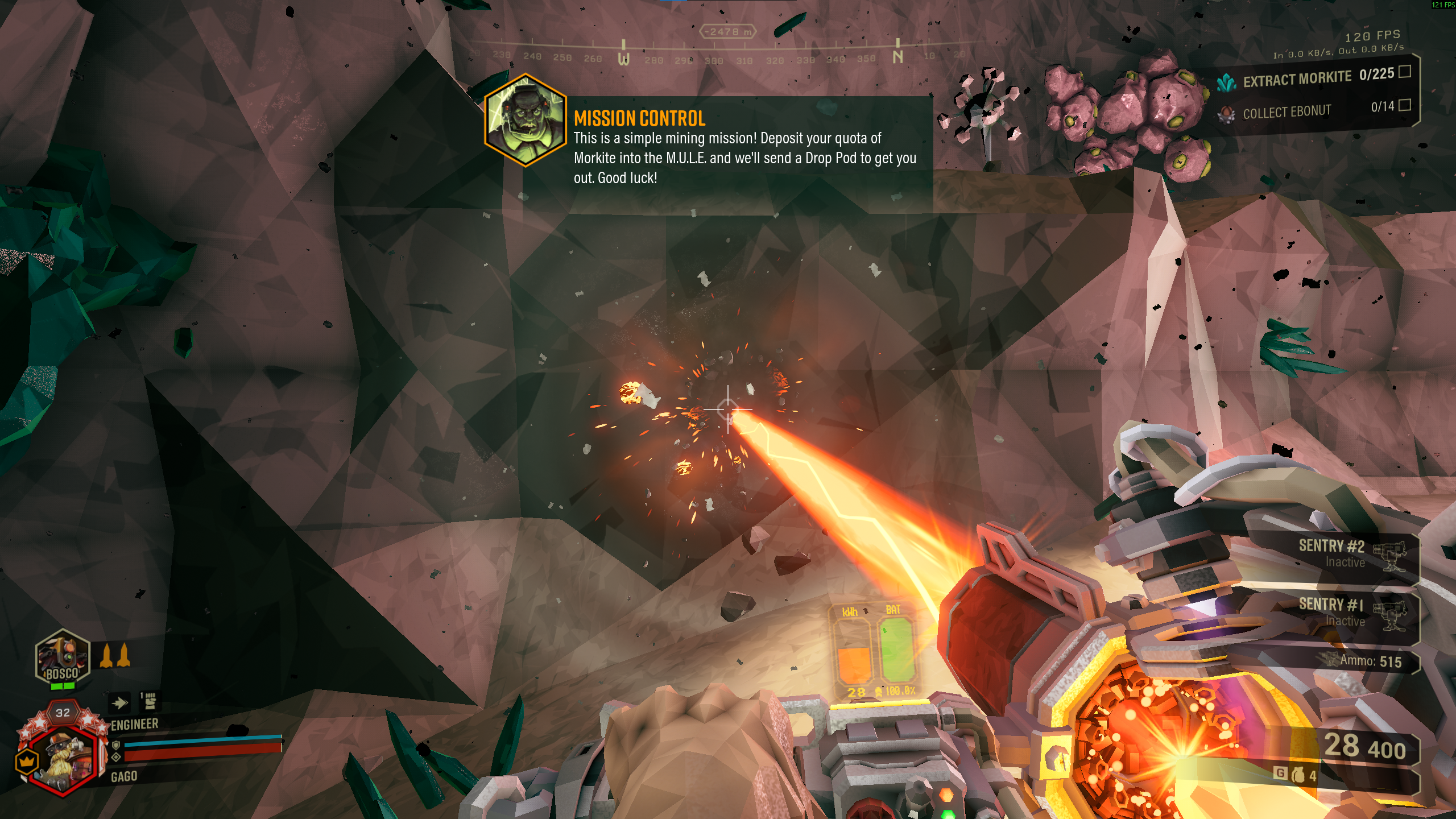Open the Mission Control portrait

tap(525, 120)
